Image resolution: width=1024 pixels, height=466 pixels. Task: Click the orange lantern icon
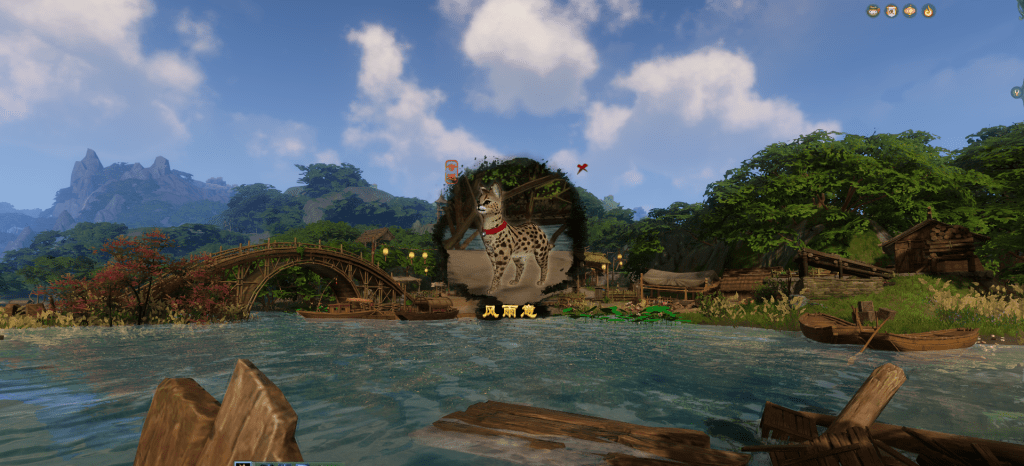click(x=910, y=11)
